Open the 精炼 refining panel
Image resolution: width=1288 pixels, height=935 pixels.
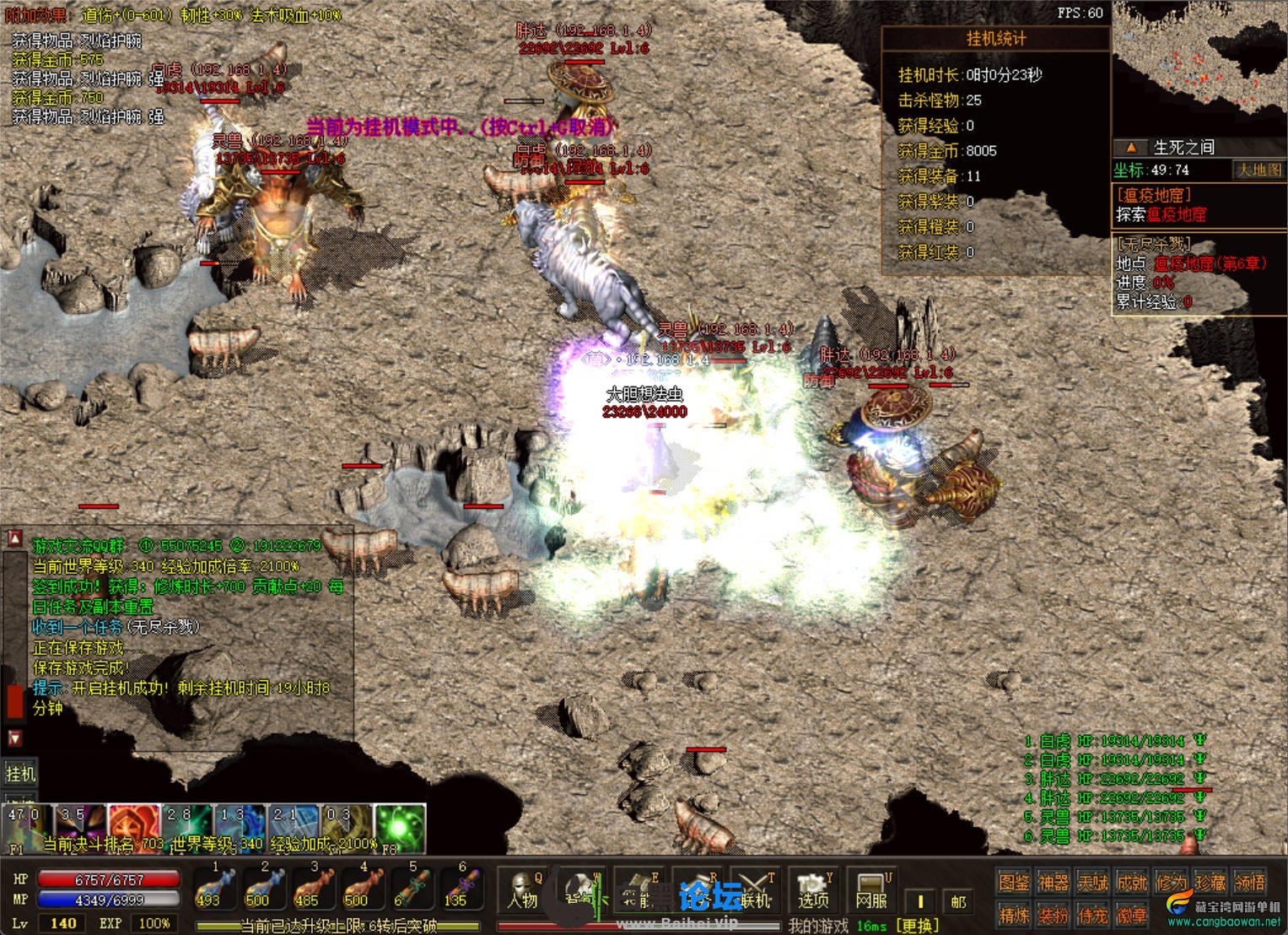click(1013, 915)
